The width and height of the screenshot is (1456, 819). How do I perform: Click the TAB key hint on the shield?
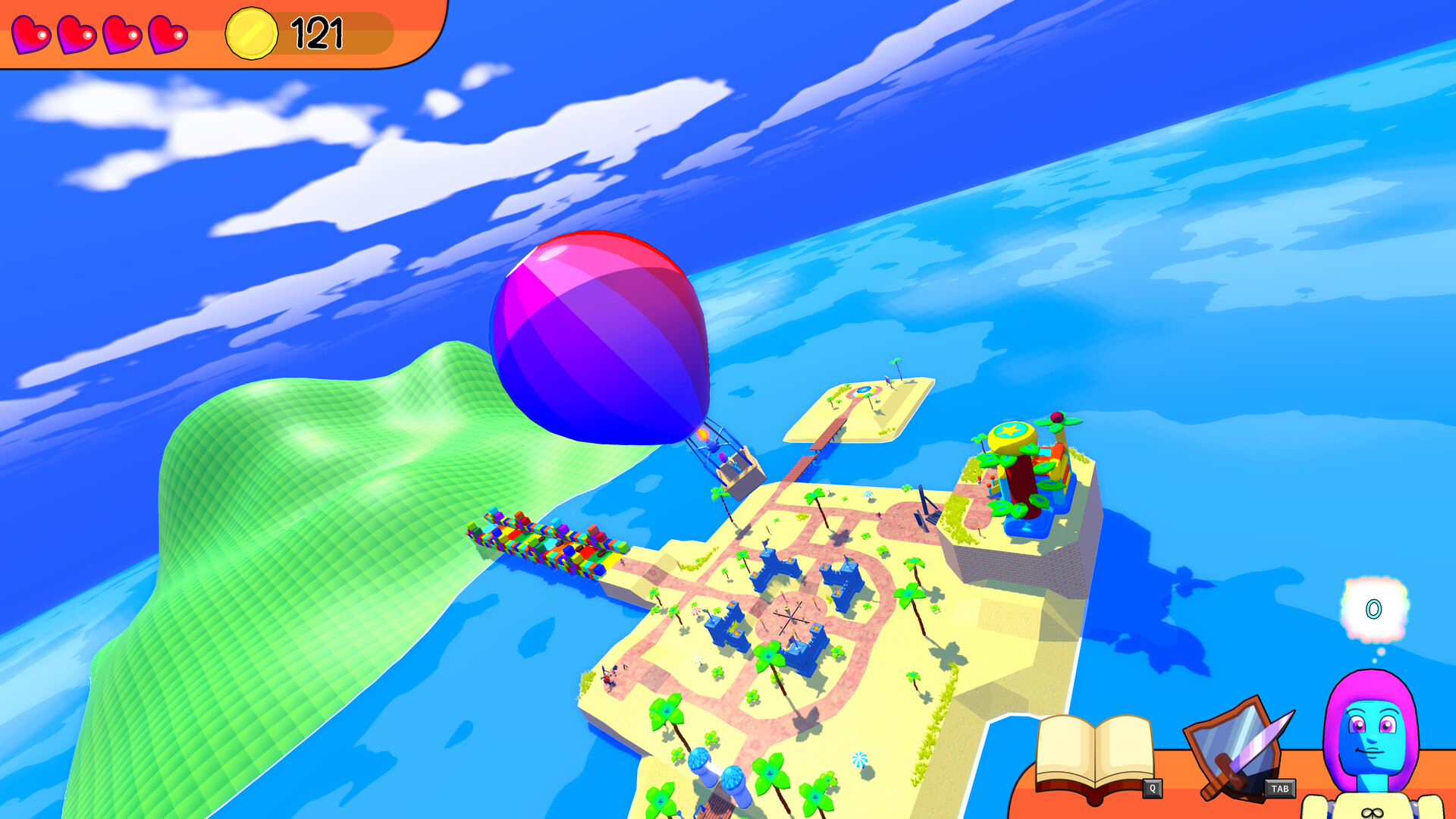[1280, 788]
